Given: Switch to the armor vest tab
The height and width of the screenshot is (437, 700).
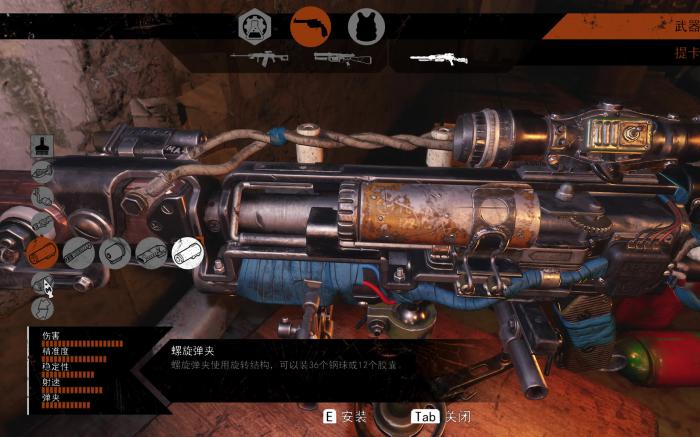Looking at the screenshot, I should (366, 26).
